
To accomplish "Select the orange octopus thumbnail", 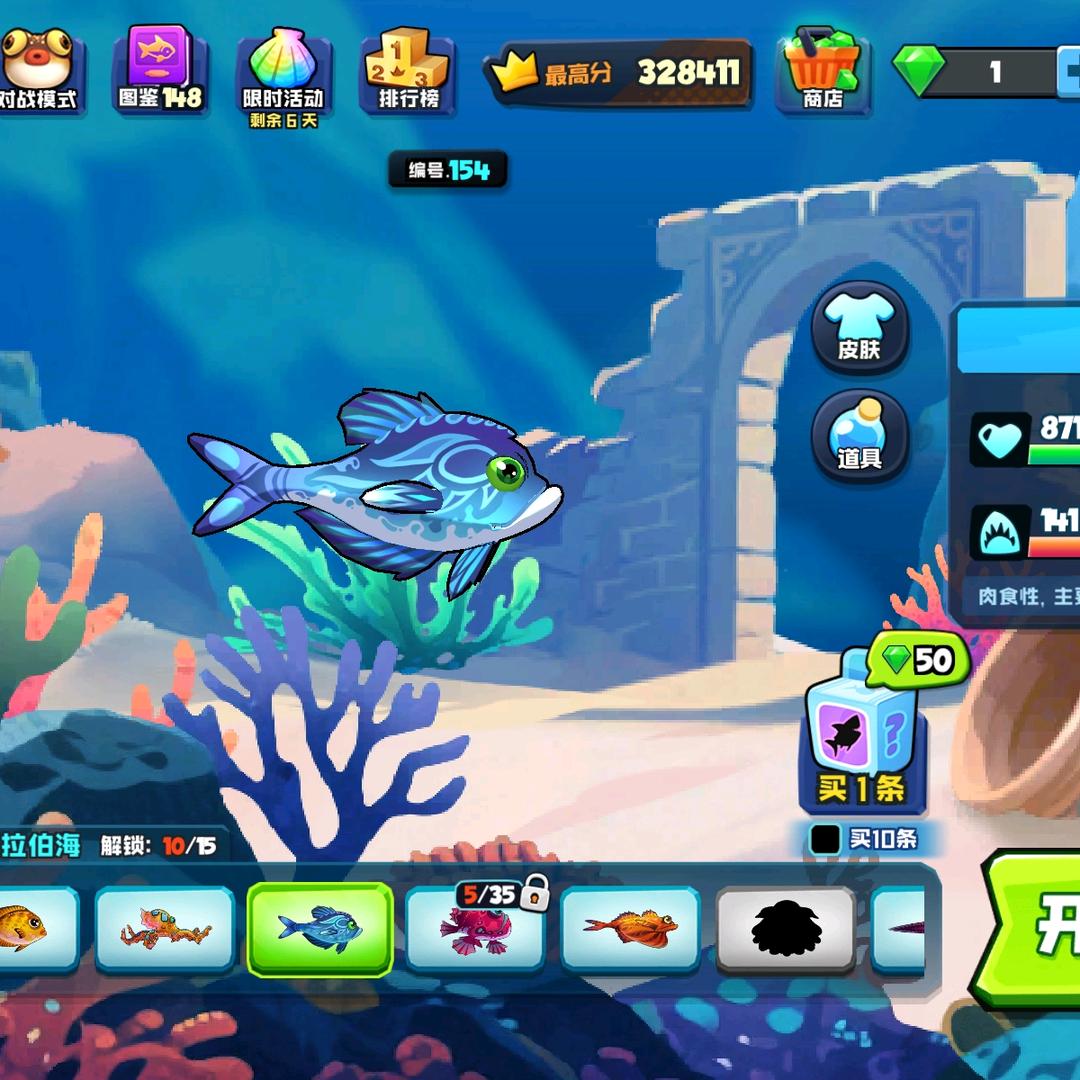I will point(165,928).
